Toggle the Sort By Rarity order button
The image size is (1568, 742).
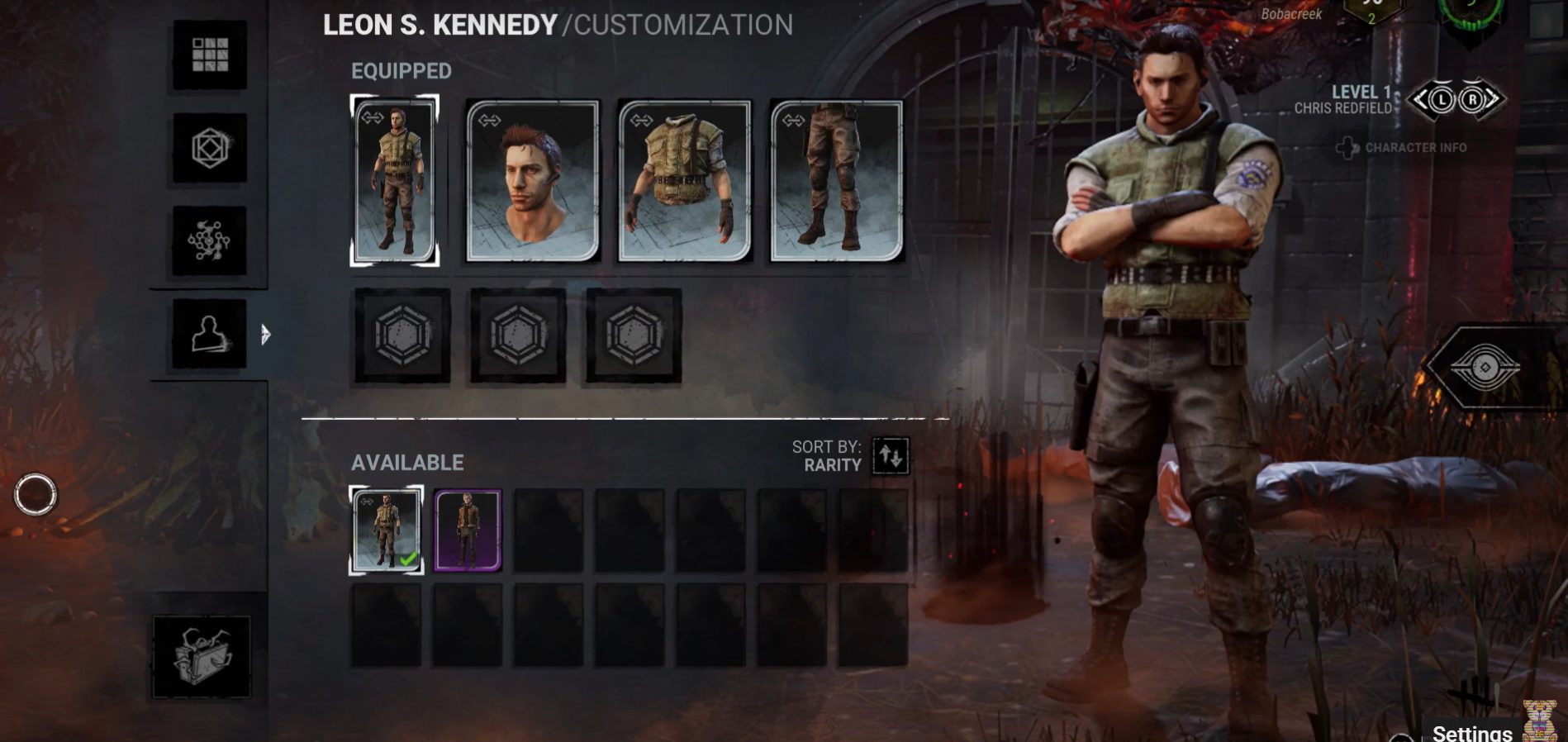[x=891, y=456]
